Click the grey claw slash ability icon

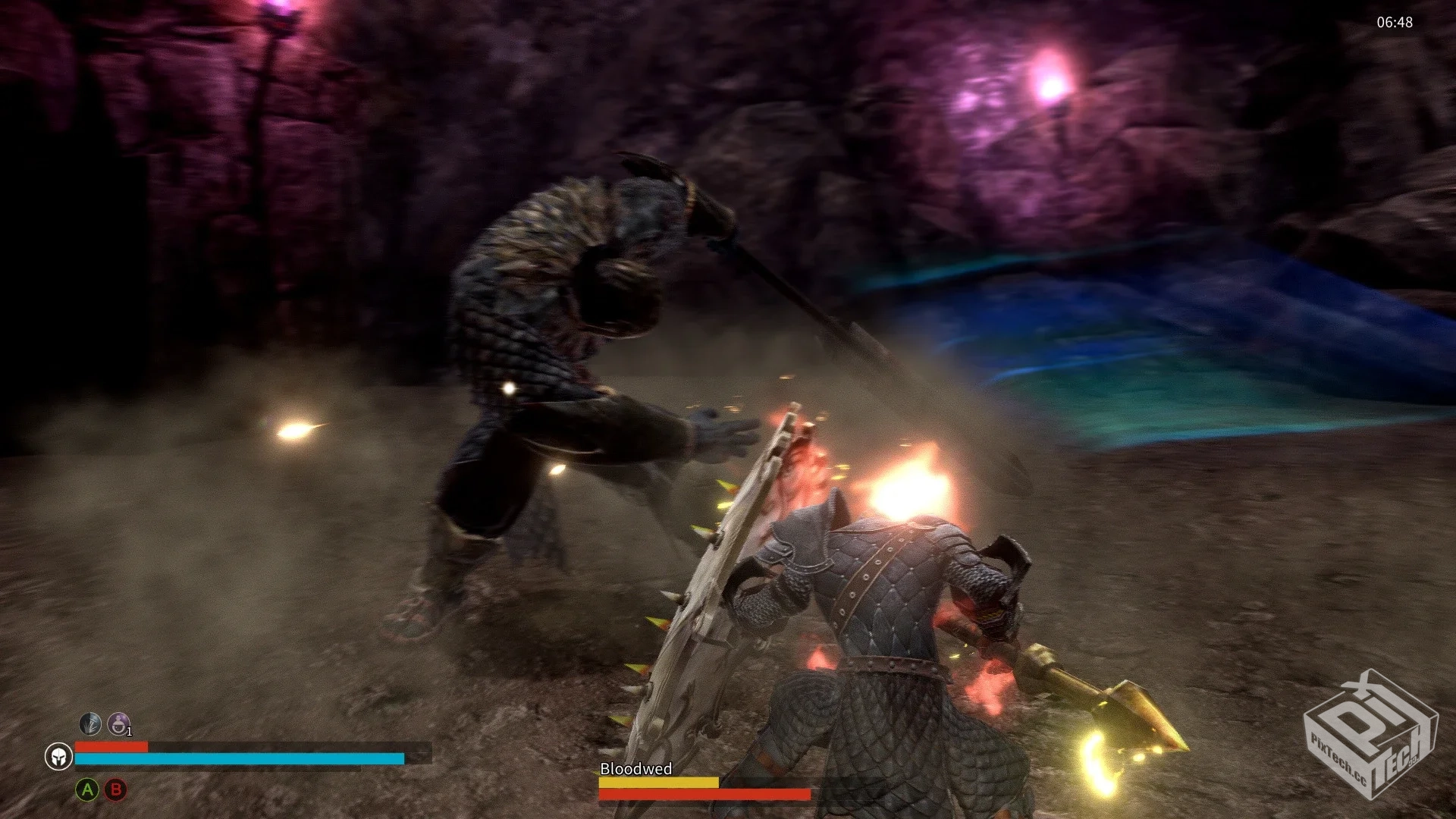[x=90, y=724]
